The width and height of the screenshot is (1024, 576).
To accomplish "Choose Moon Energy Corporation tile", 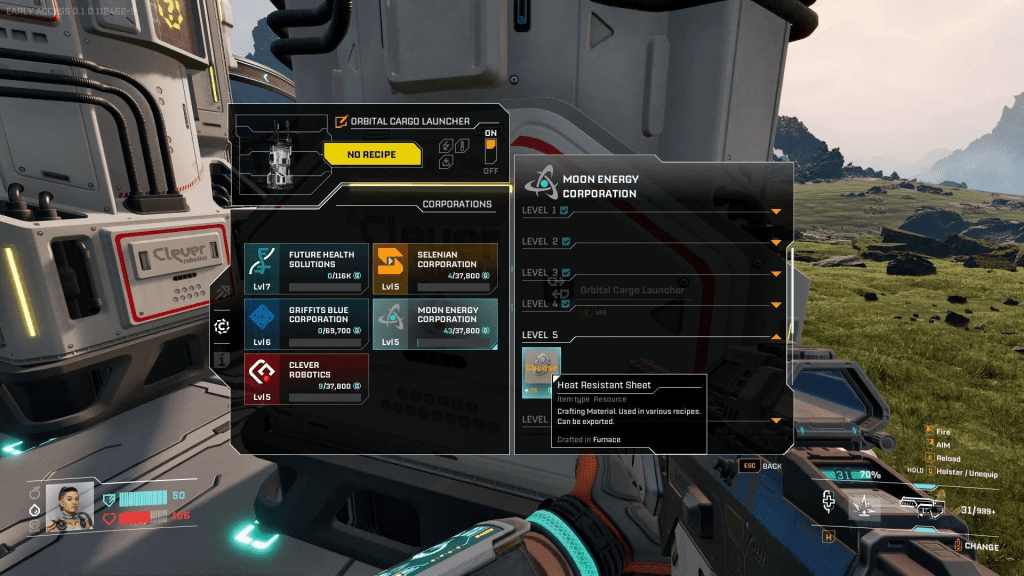I will [x=434, y=323].
